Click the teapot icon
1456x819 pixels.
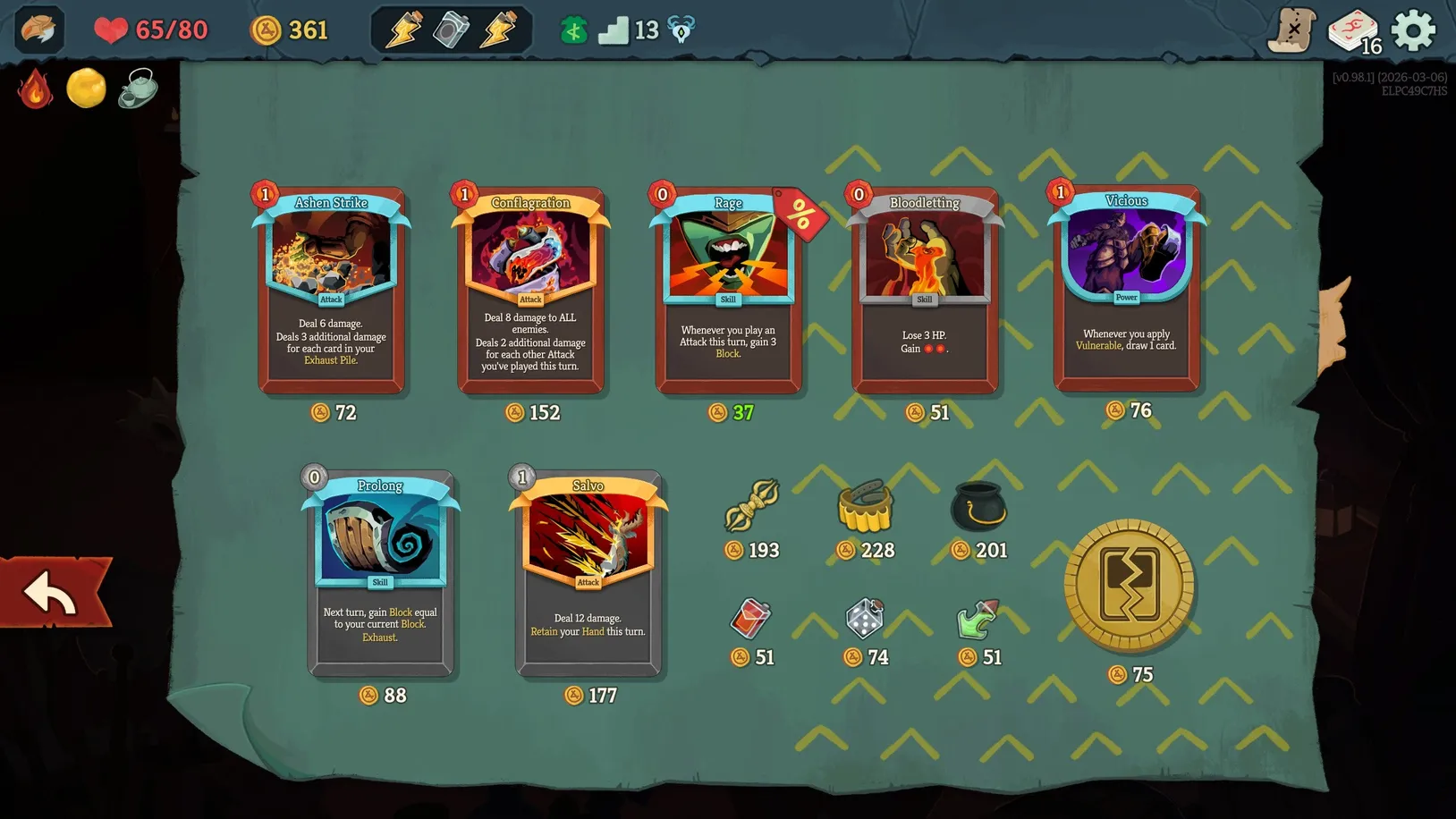click(x=136, y=89)
